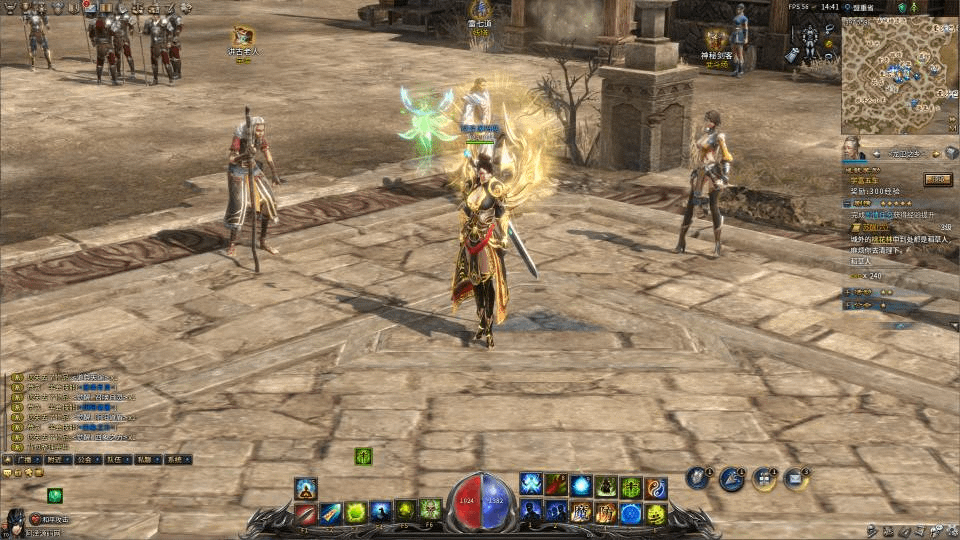
Task: Open the shield icon in the notification row
Action: point(697,478)
